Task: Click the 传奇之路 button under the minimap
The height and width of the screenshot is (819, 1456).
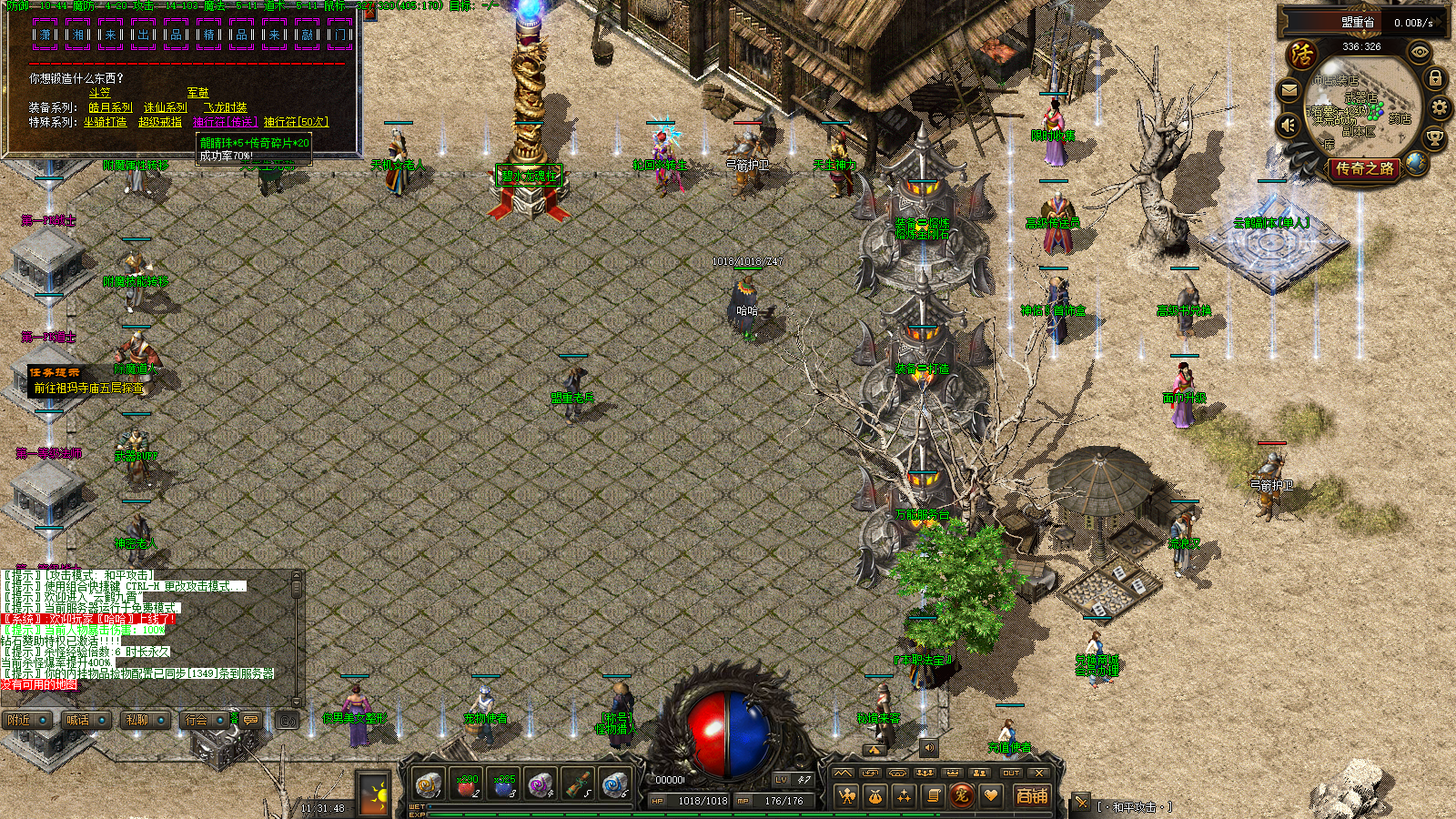Action: point(1364,168)
